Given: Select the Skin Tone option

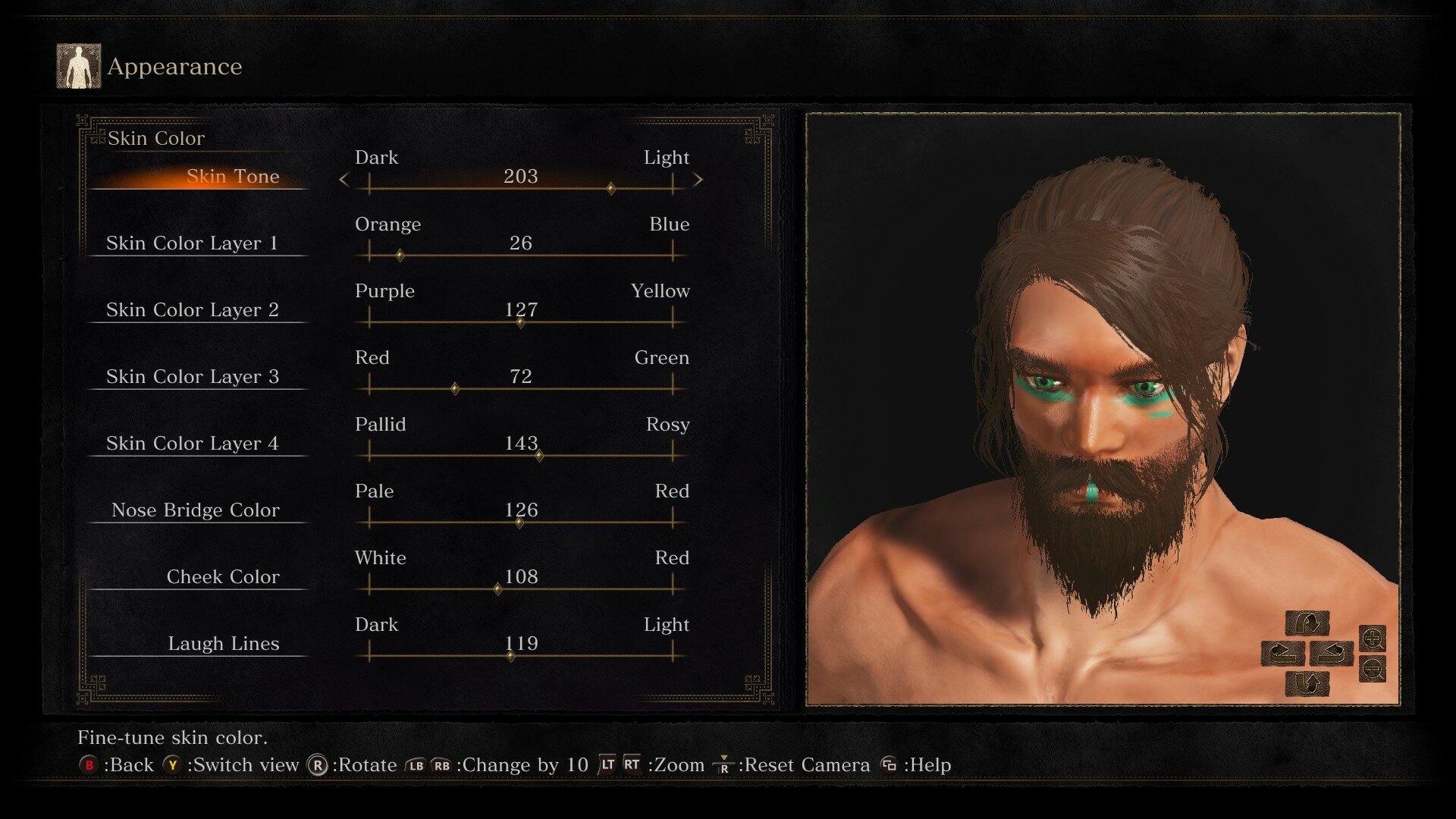Looking at the screenshot, I should click(232, 177).
